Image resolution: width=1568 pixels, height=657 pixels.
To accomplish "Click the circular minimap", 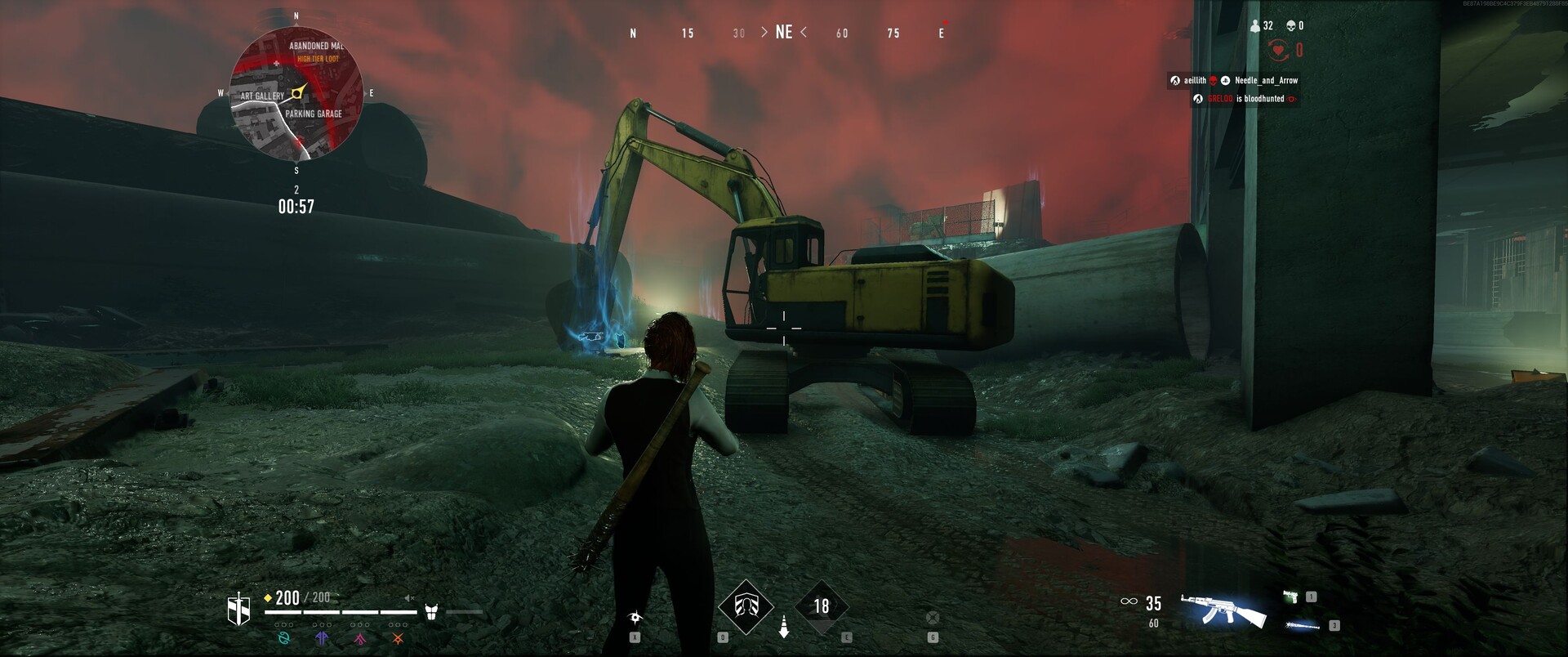I will pyautogui.click(x=296, y=93).
